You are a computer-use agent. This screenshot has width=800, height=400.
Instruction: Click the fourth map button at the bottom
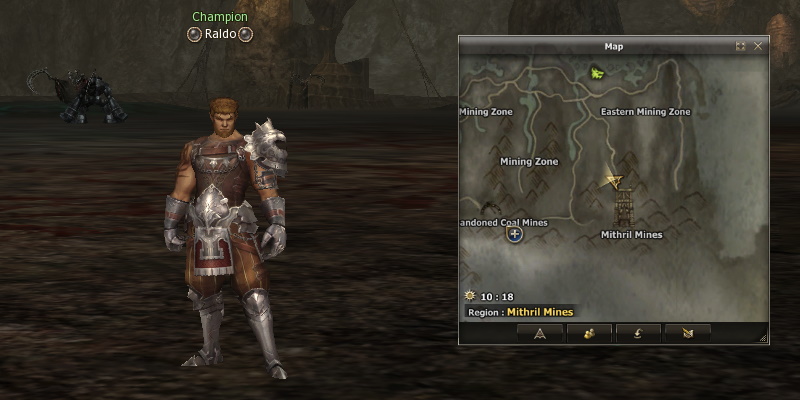[x=687, y=333]
